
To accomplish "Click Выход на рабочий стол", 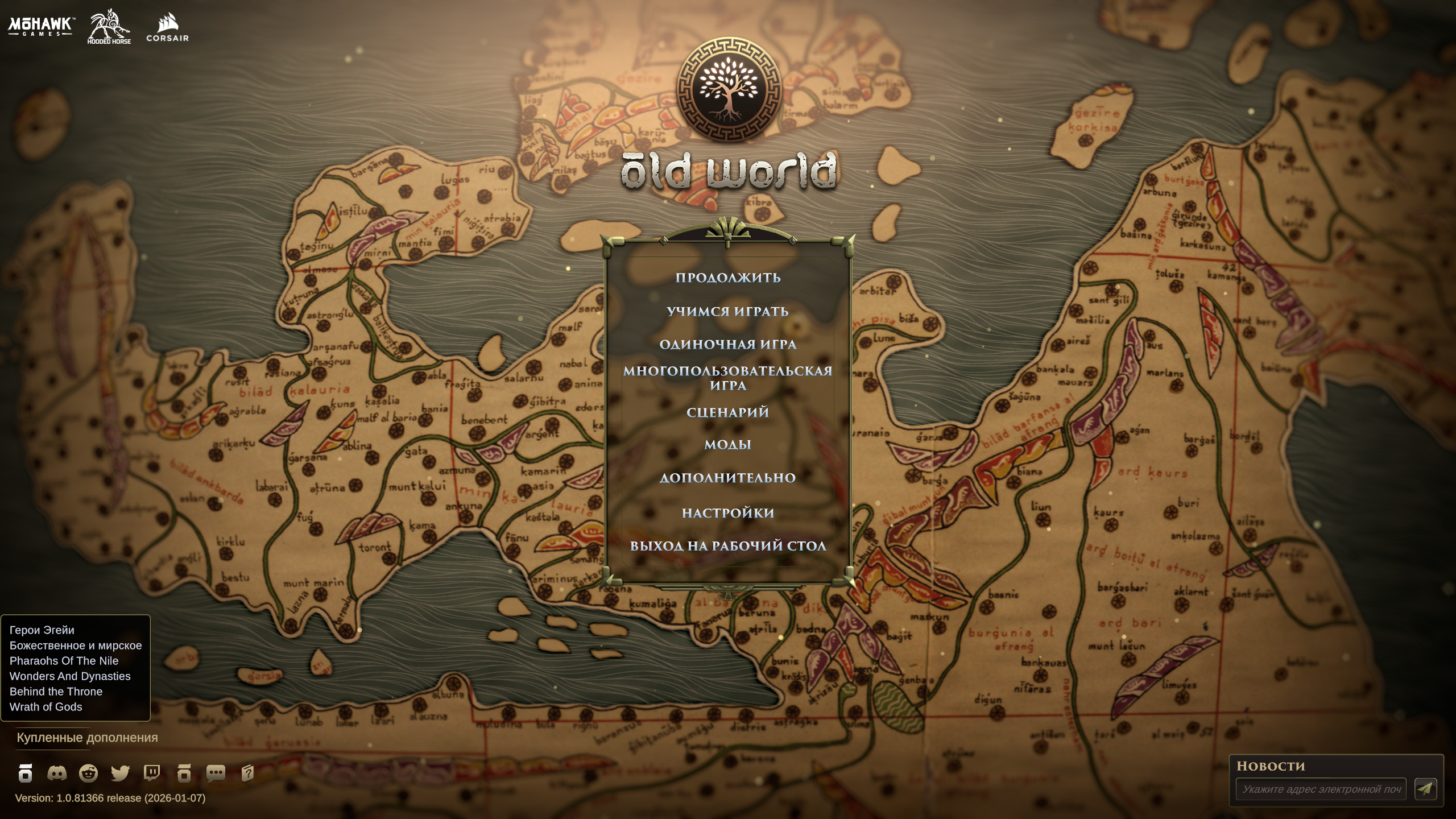I will 729,545.
